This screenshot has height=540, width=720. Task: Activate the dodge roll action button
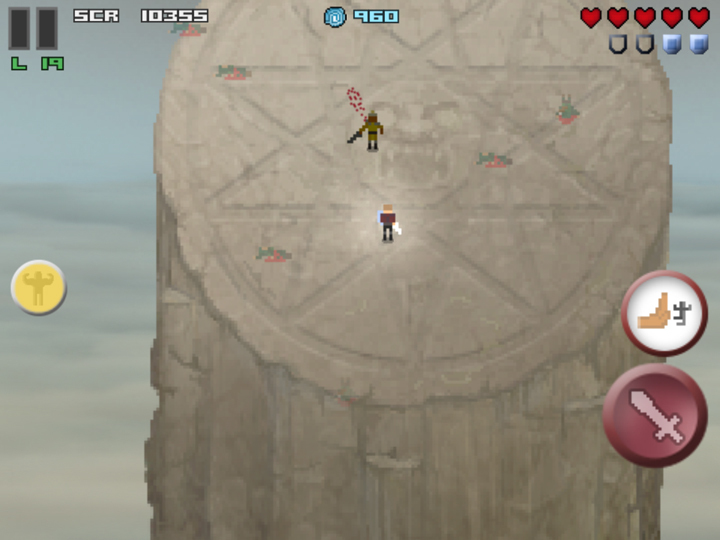point(665,313)
